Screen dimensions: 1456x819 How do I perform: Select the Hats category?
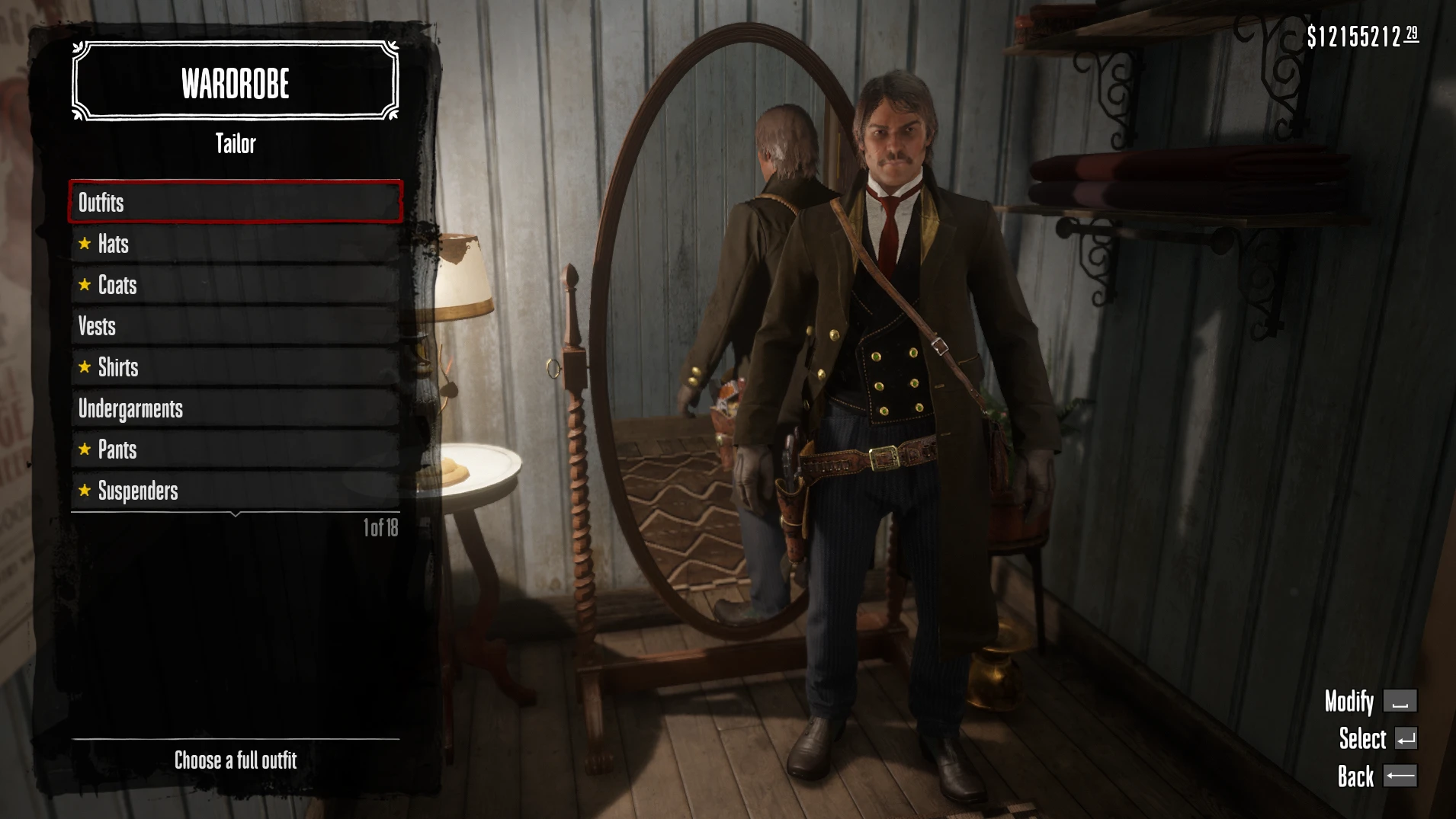pos(235,244)
